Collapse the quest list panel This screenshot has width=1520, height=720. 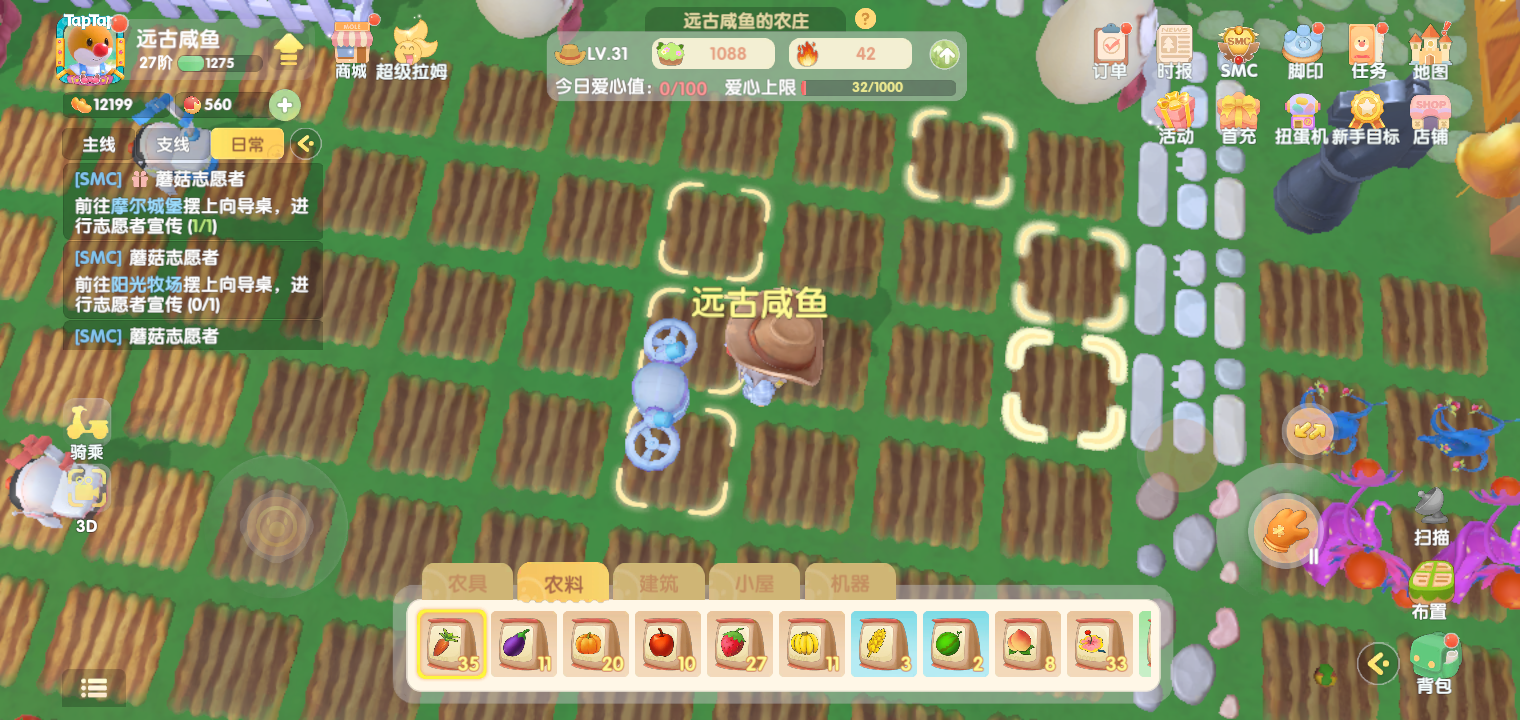click(305, 144)
